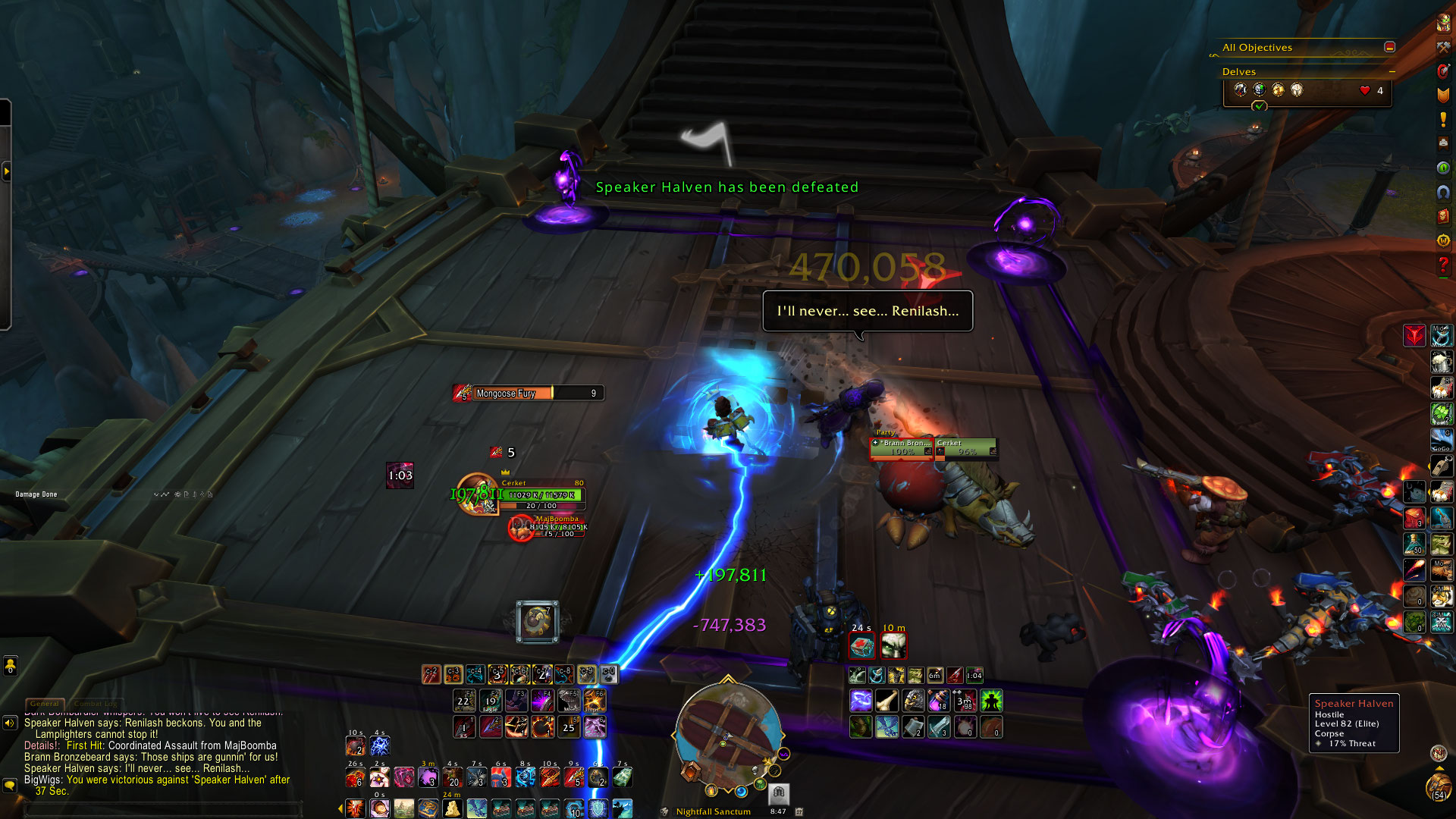Image resolution: width=1456 pixels, height=819 pixels.
Task: Open the Damage Done meter title
Action: click(x=36, y=494)
